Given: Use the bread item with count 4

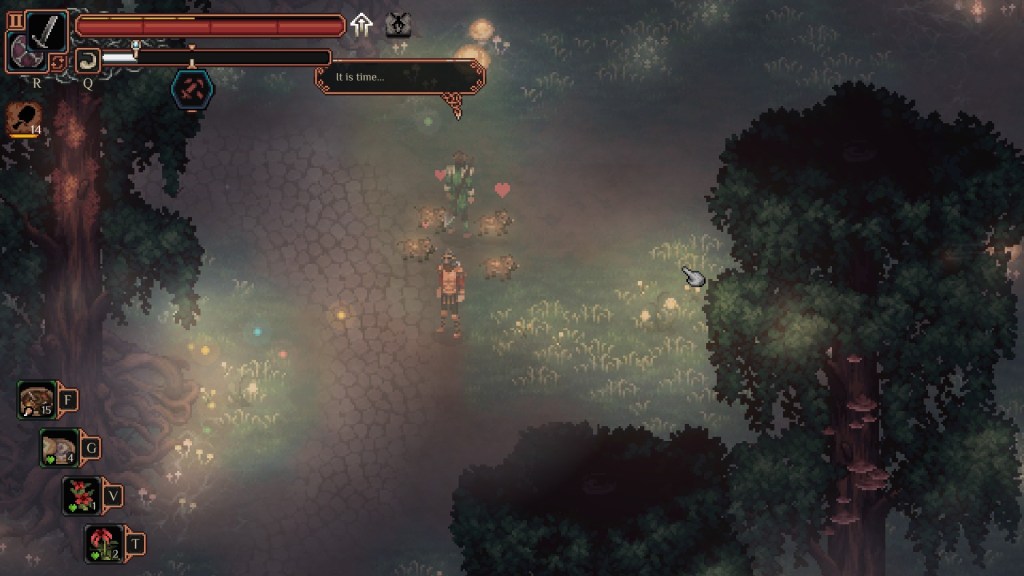Looking at the screenshot, I should pyautogui.click(x=59, y=447).
